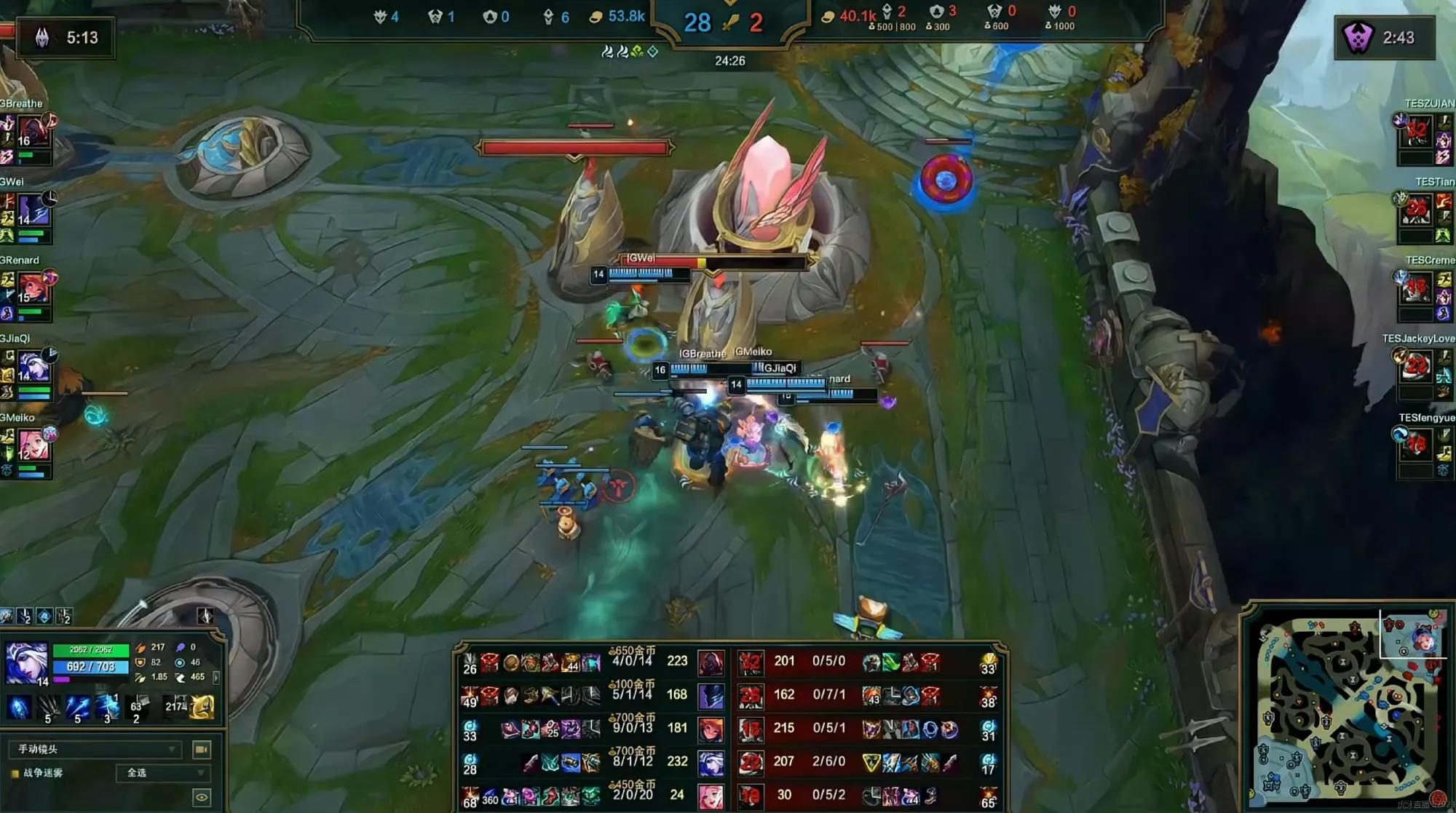Image resolution: width=1456 pixels, height=813 pixels.
Task: Click Ashe's Volley arrows ability icon
Action: click(x=49, y=706)
